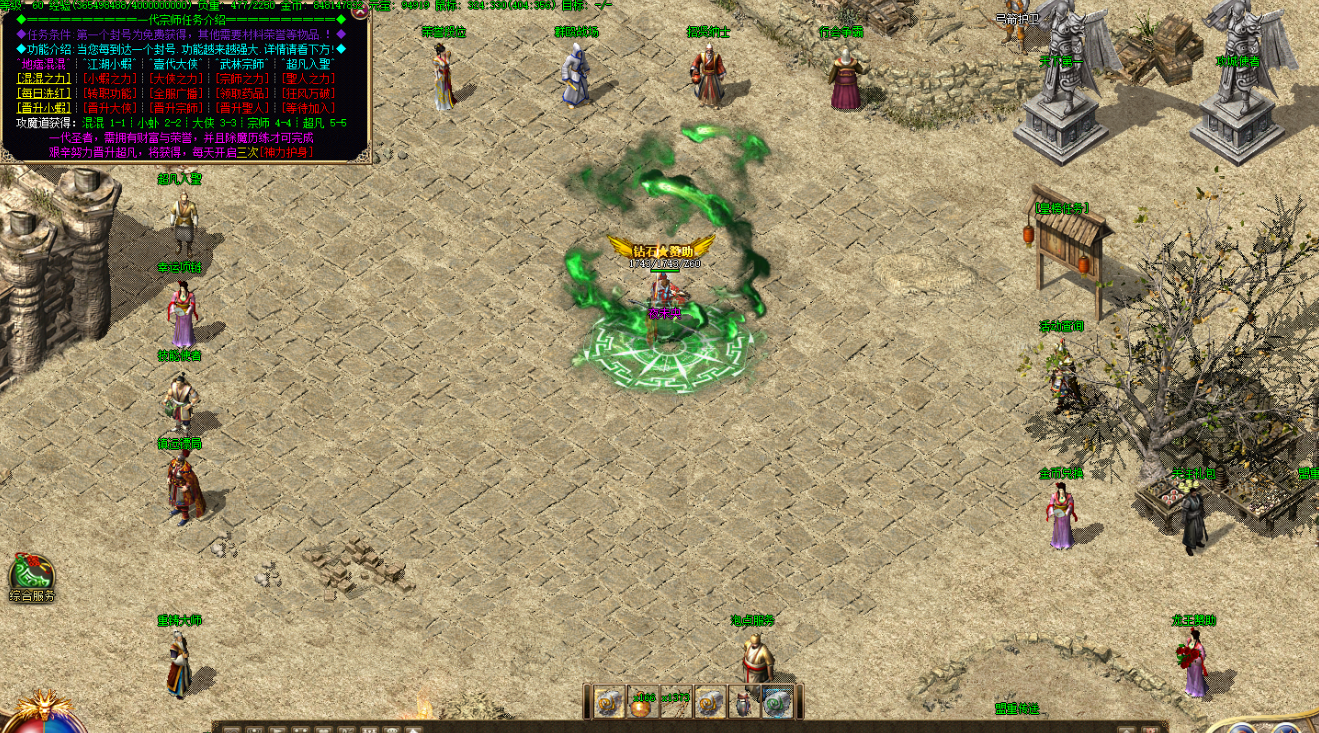Screen dimensions: 1319x733
Task: Click the 混混之力 link
Action: [x=44, y=78]
